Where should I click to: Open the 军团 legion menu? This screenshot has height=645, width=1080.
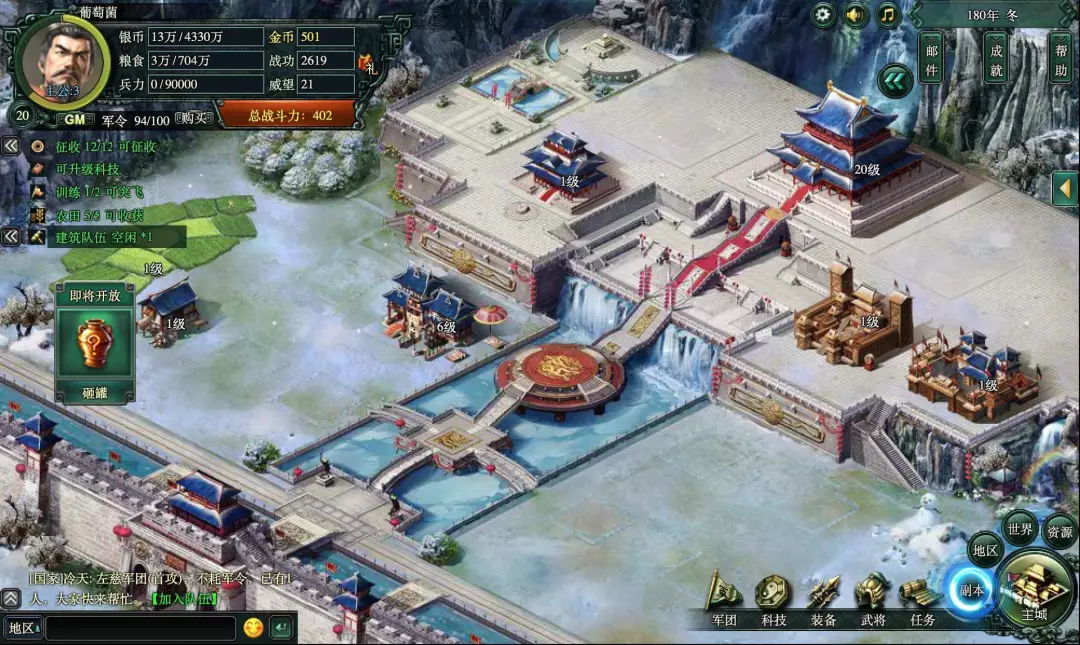tap(724, 601)
